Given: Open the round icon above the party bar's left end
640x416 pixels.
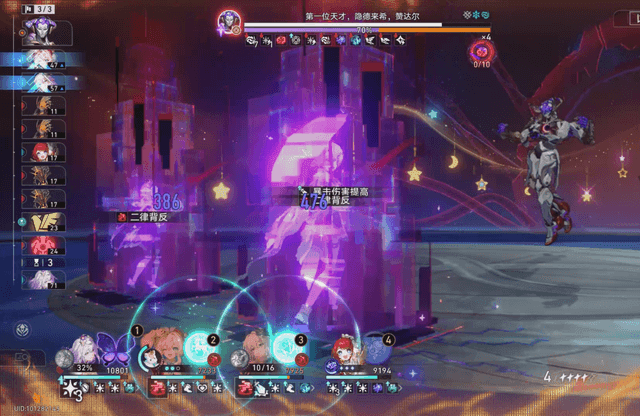Looking at the screenshot, I should click(22, 329).
